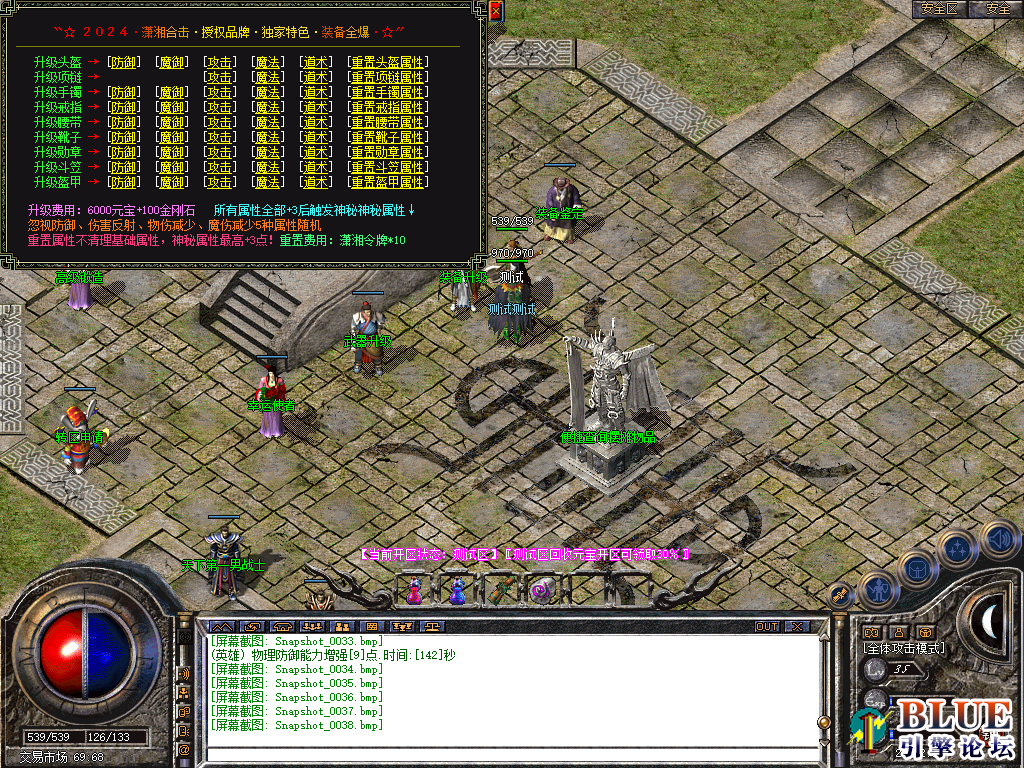The width and height of the screenshot is (1024, 768).
Task: Open the skills sparkle round button
Action: coord(957,548)
